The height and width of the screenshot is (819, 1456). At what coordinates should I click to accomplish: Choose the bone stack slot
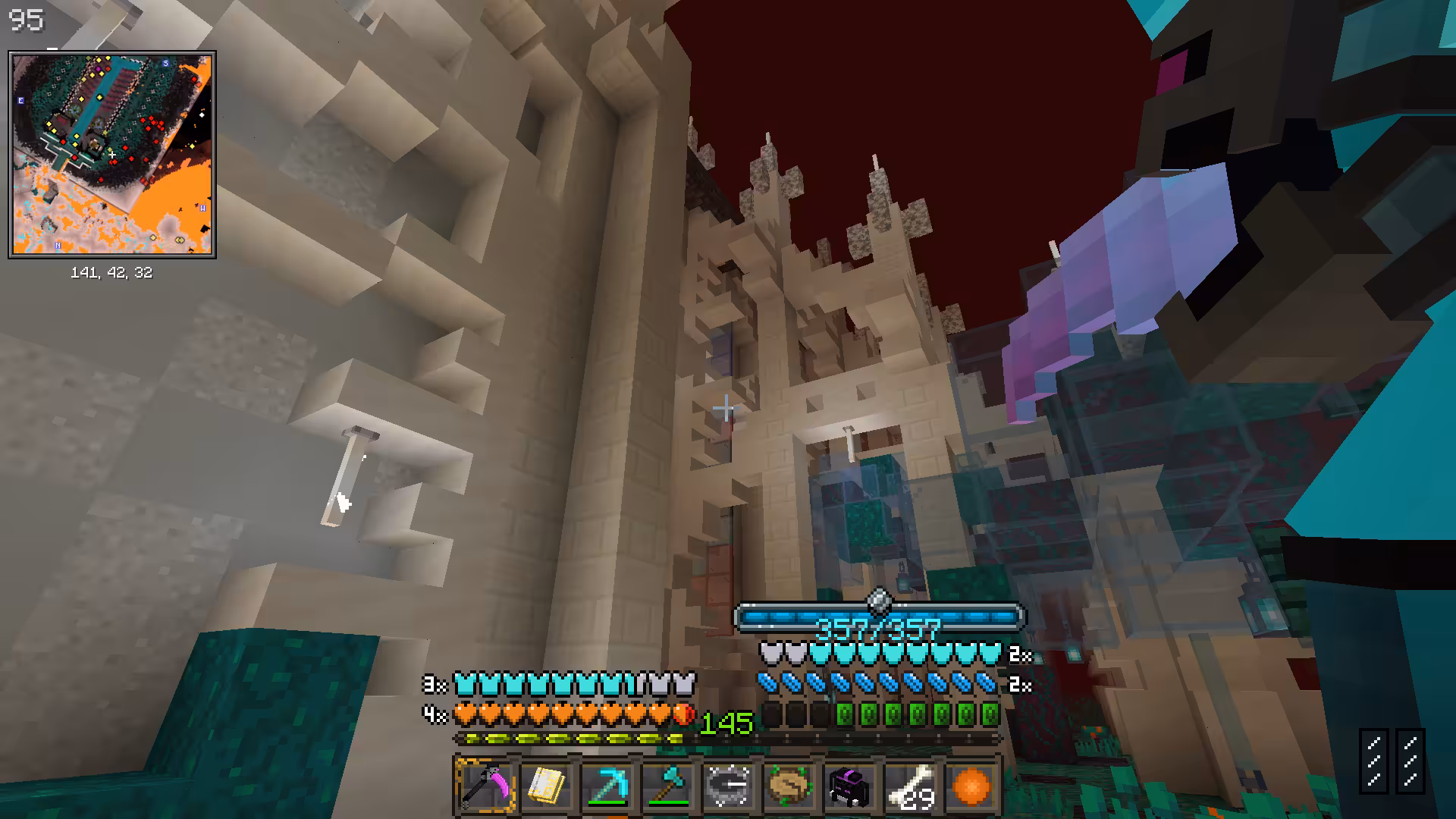pyautogui.click(x=910, y=786)
